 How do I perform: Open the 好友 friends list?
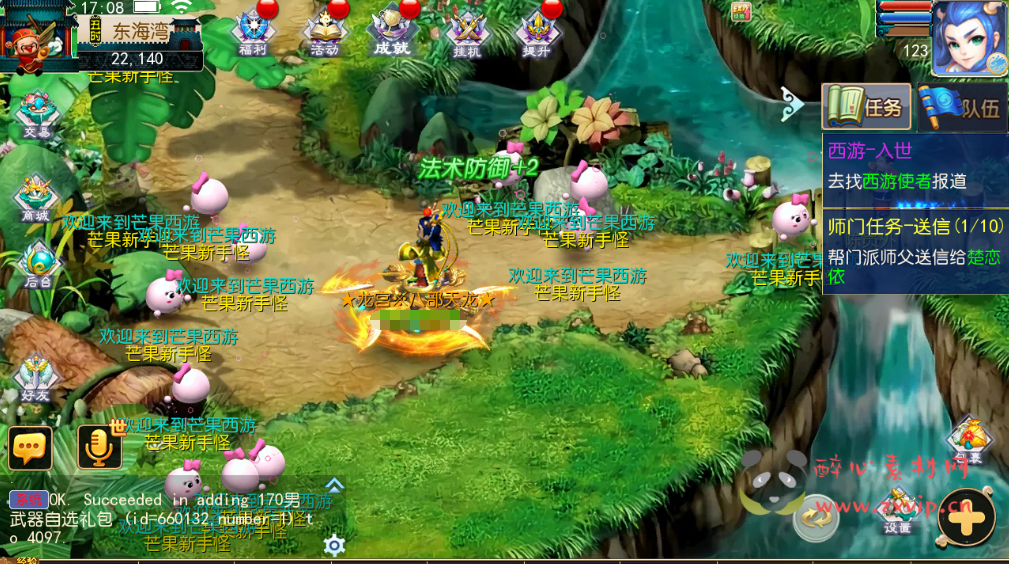coord(35,380)
